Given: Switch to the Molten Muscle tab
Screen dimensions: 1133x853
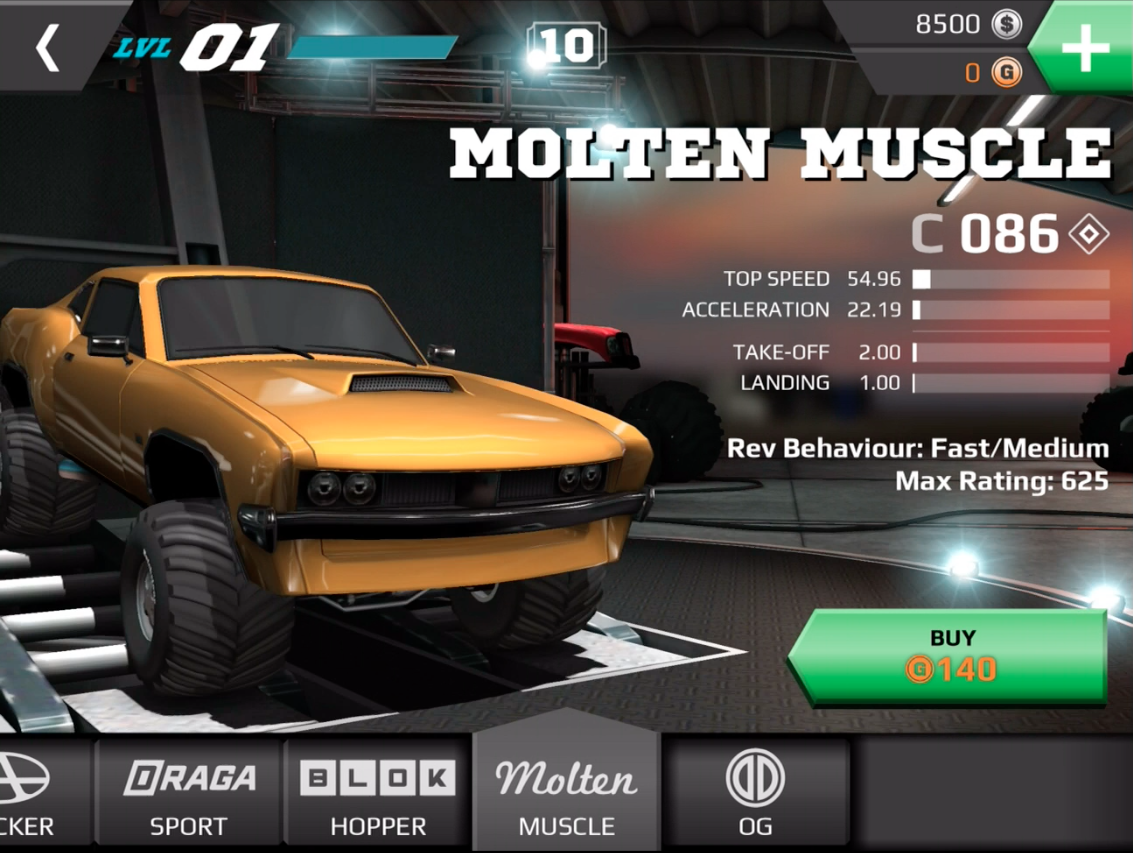Looking at the screenshot, I should coord(566,796).
